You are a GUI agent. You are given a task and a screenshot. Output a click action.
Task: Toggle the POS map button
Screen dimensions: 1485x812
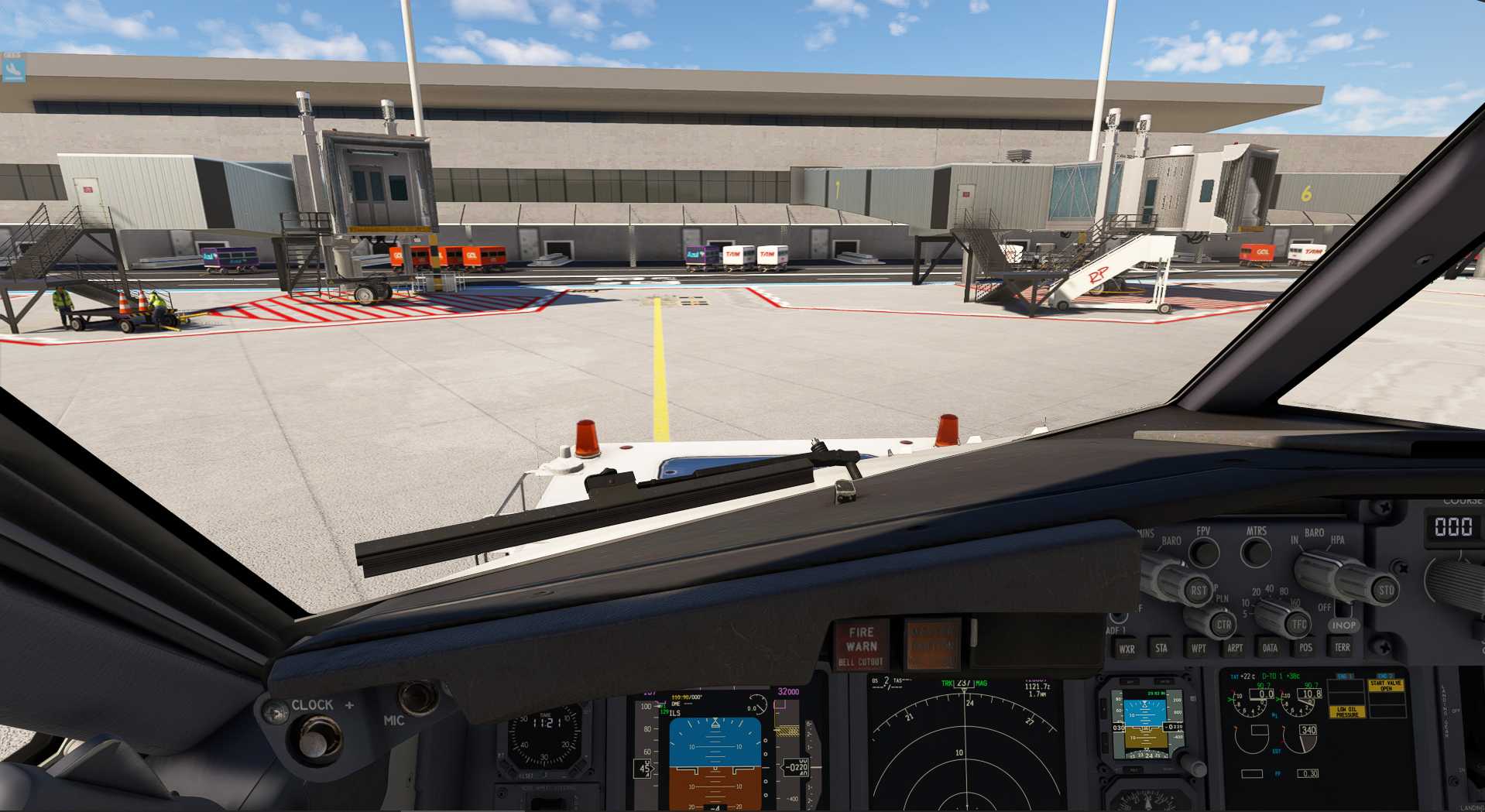[x=1305, y=649]
